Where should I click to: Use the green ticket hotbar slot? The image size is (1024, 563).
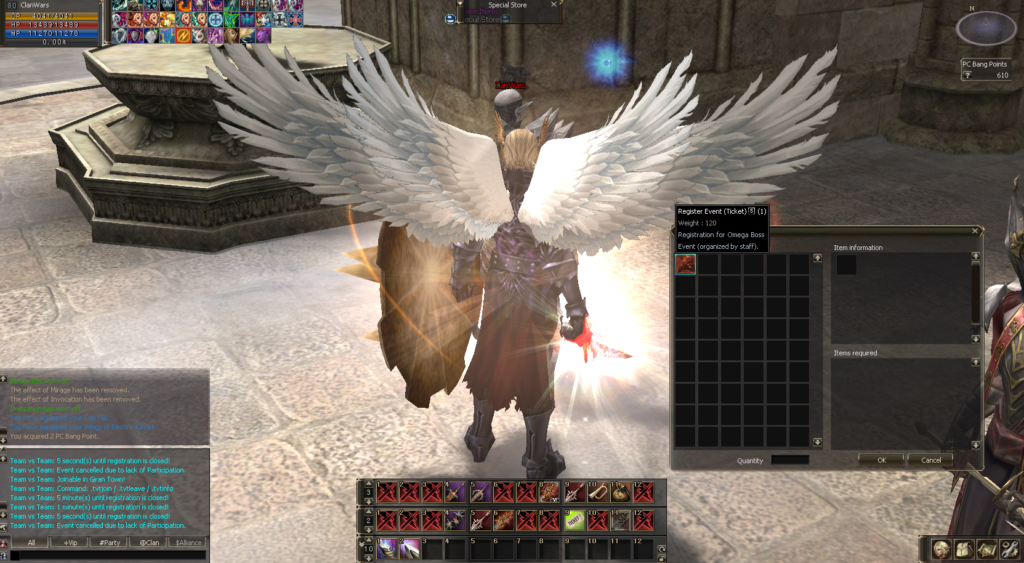point(575,520)
